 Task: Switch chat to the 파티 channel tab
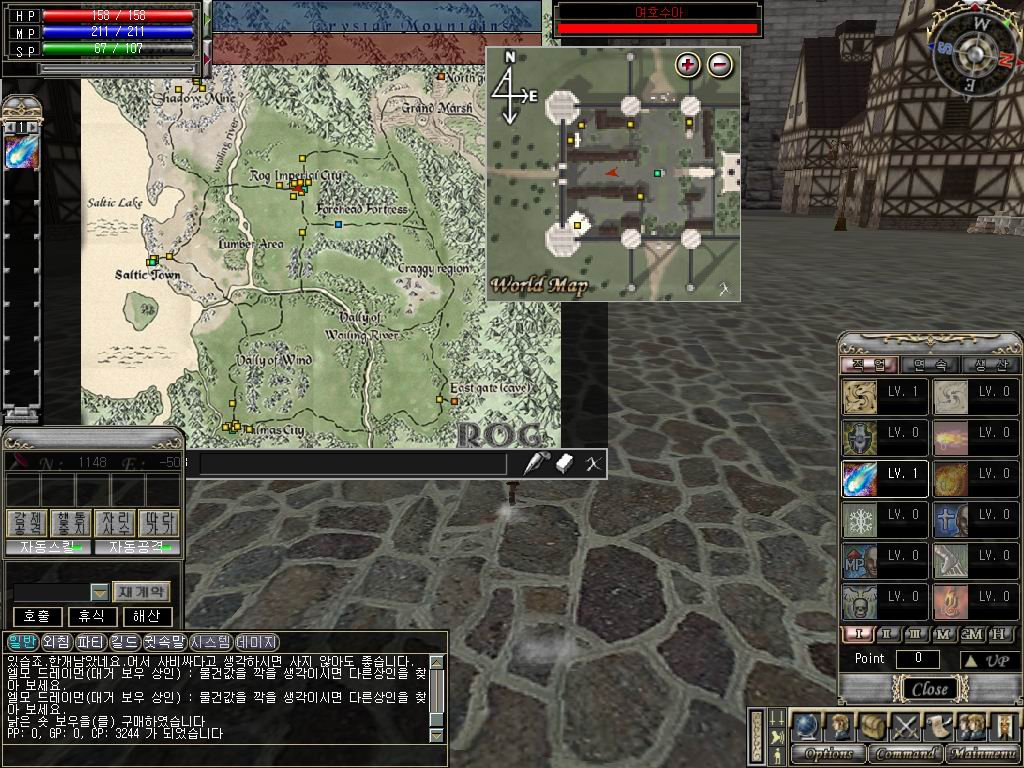coord(90,641)
